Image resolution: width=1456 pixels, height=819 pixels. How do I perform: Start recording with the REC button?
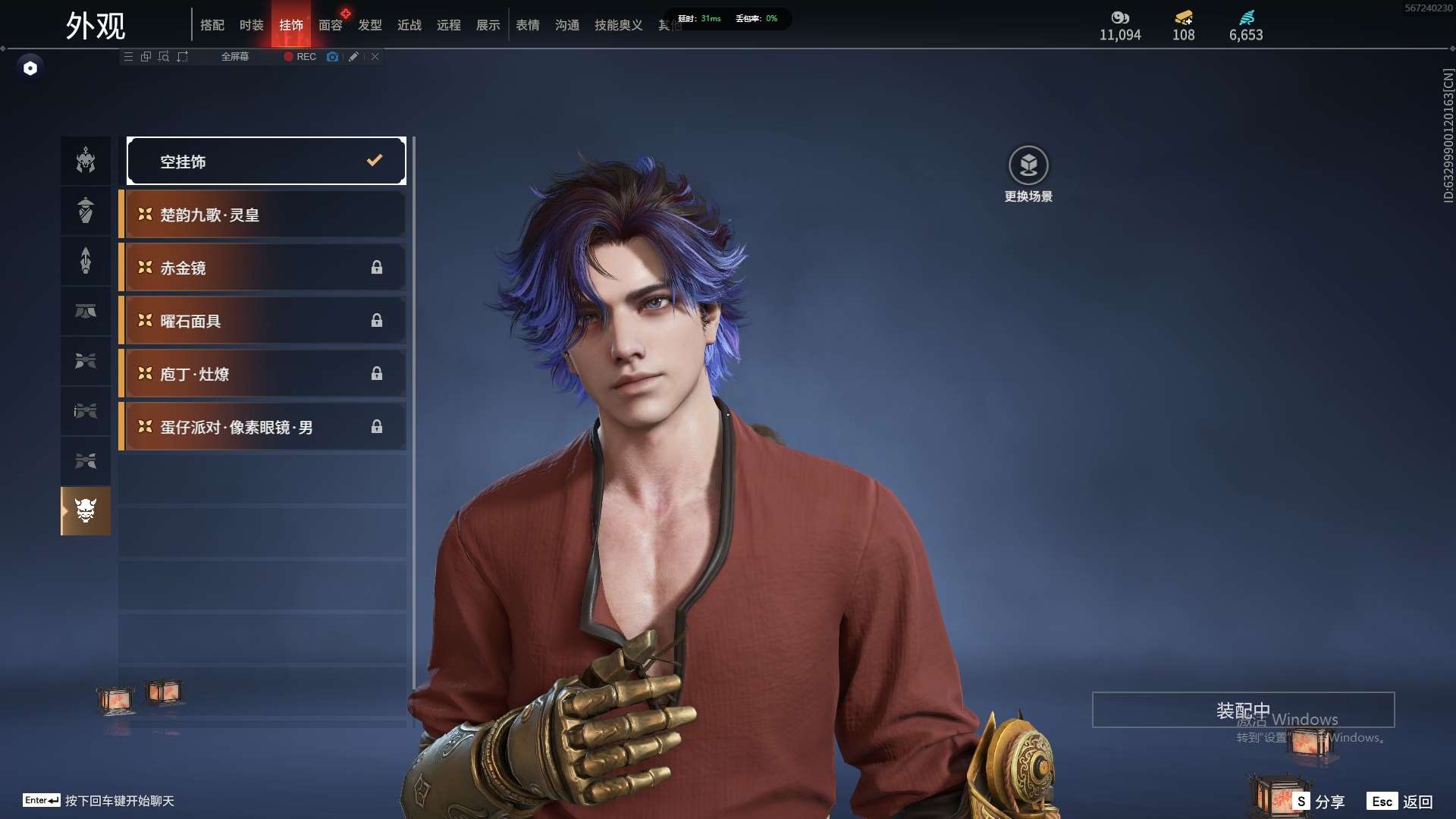(300, 57)
